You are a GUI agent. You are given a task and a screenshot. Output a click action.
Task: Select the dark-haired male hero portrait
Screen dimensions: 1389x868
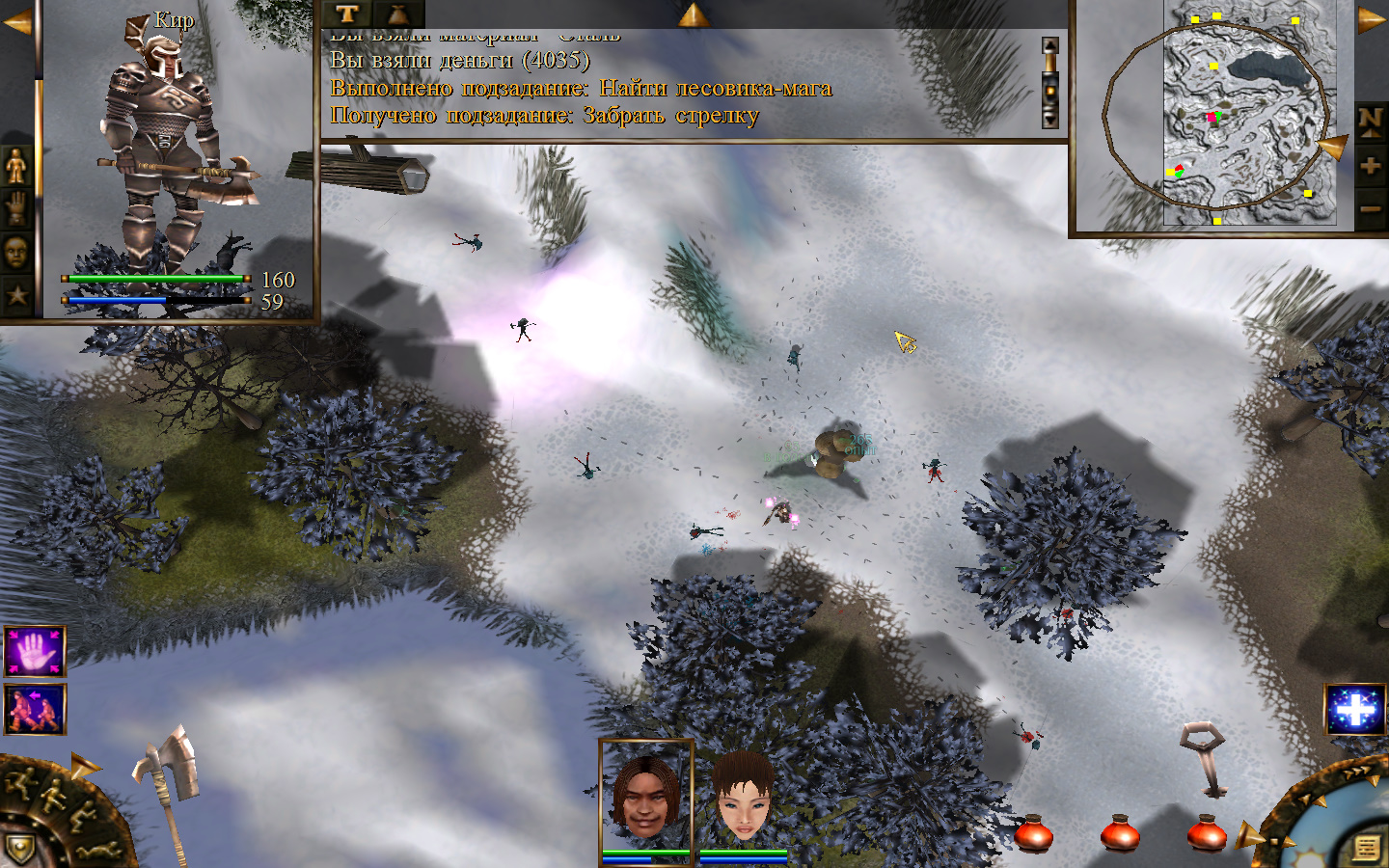(x=645, y=796)
